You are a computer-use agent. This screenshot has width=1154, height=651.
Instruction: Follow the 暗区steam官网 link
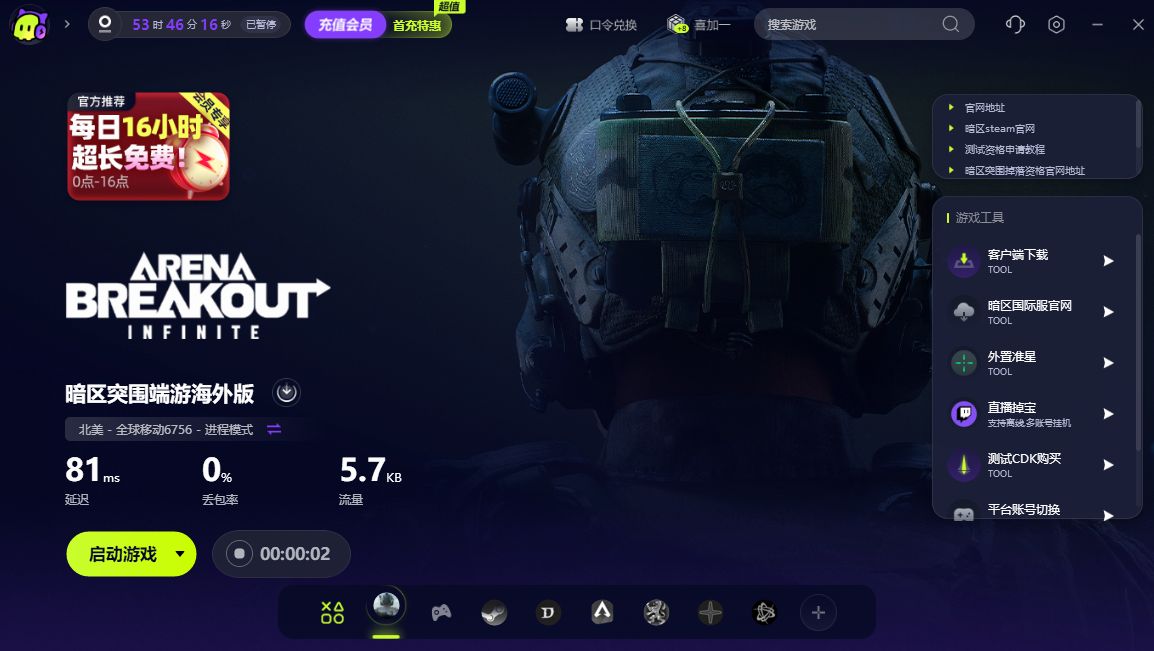point(999,129)
